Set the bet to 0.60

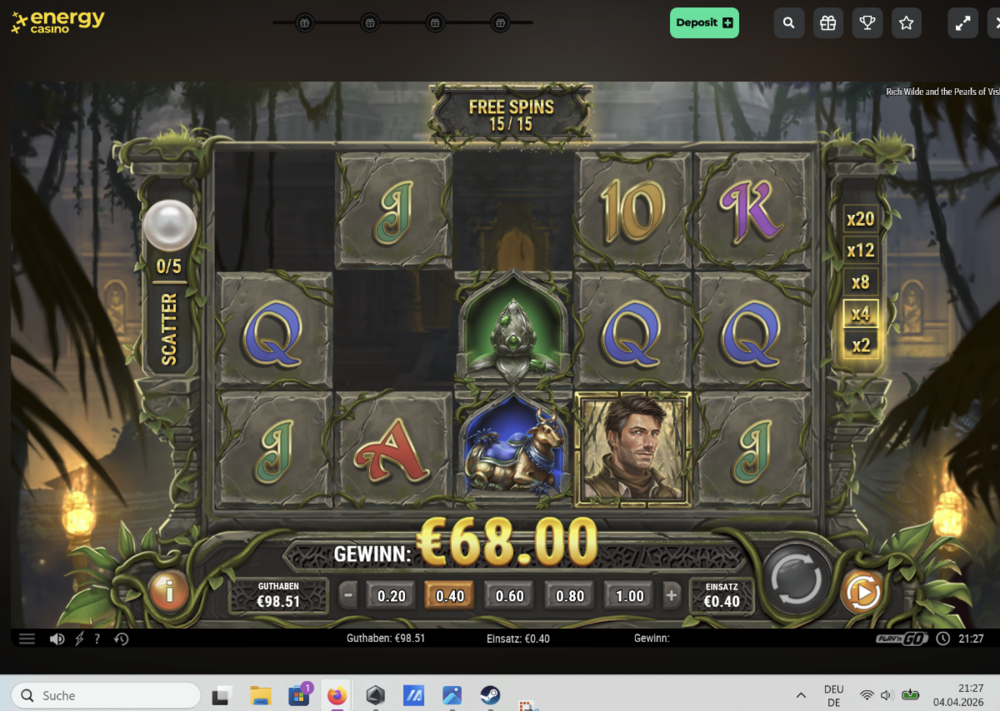click(510, 596)
